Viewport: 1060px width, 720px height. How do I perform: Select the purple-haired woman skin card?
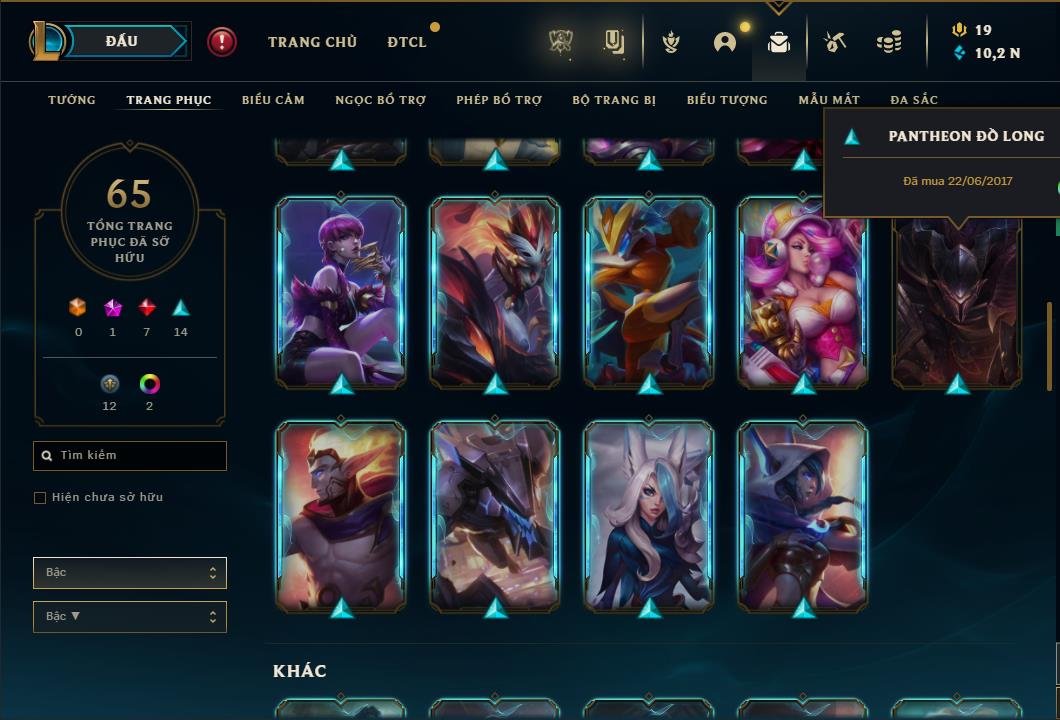click(341, 291)
